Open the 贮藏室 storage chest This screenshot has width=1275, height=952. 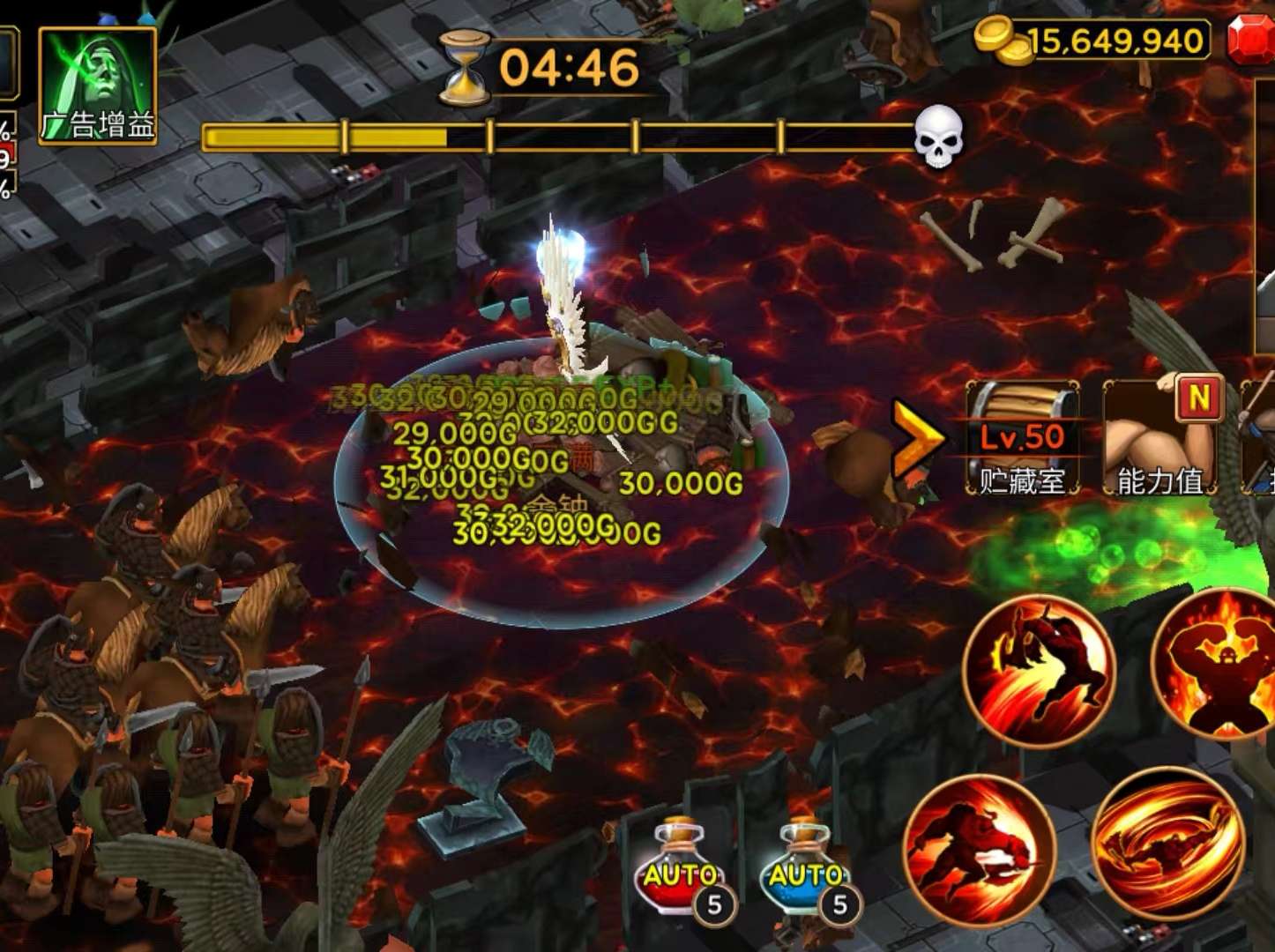coord(1023,438)
